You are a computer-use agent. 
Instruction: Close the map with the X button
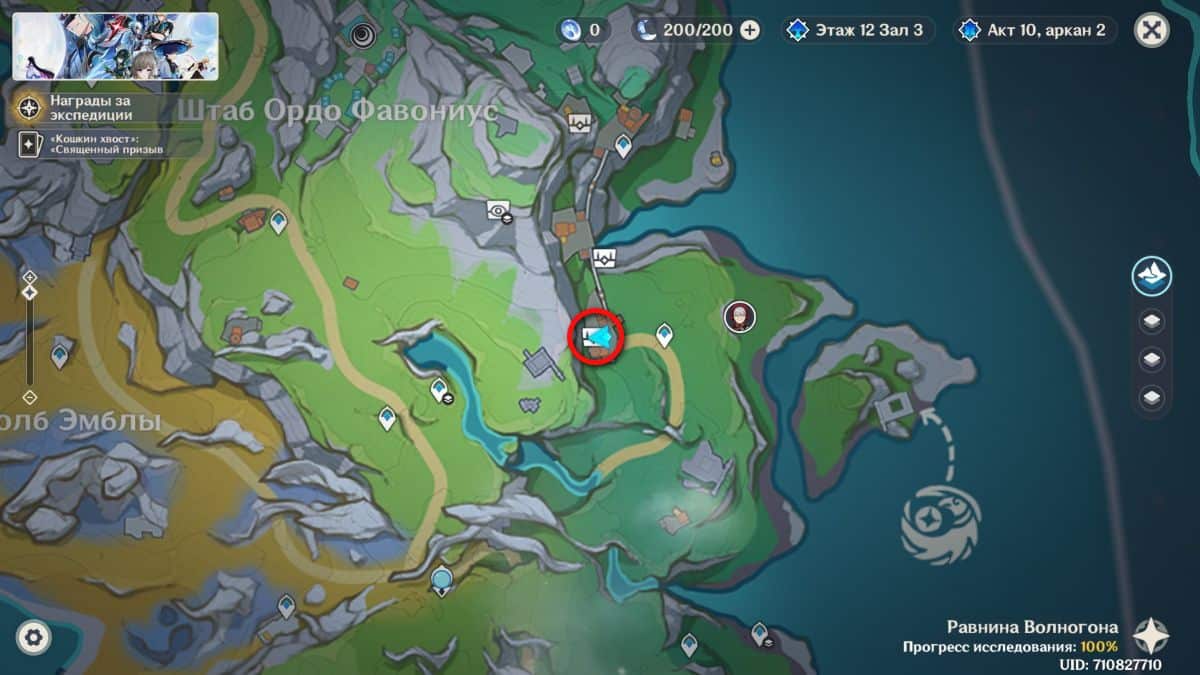coord(1151,30)
